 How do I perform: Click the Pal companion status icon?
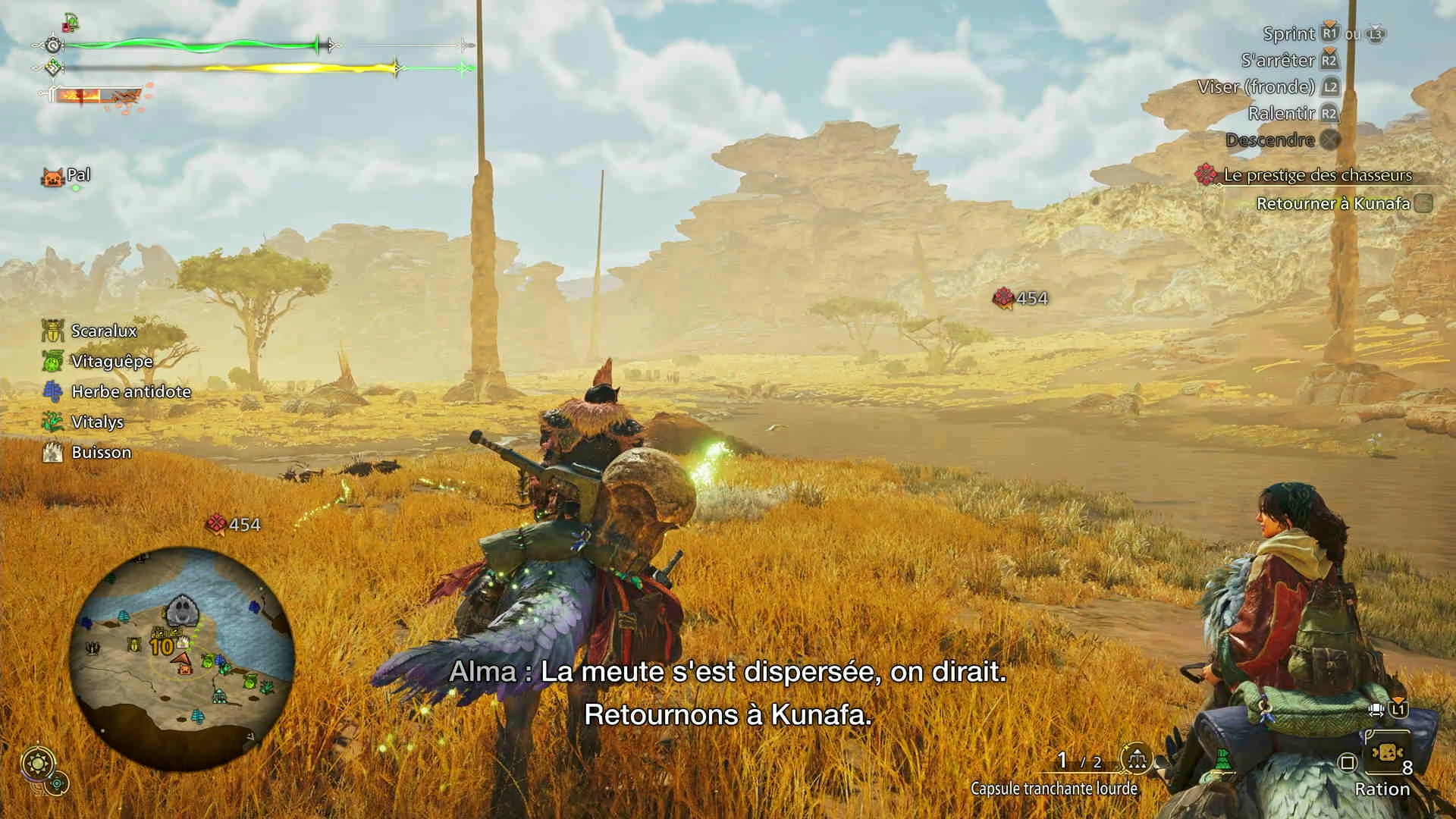pos(52,177)
